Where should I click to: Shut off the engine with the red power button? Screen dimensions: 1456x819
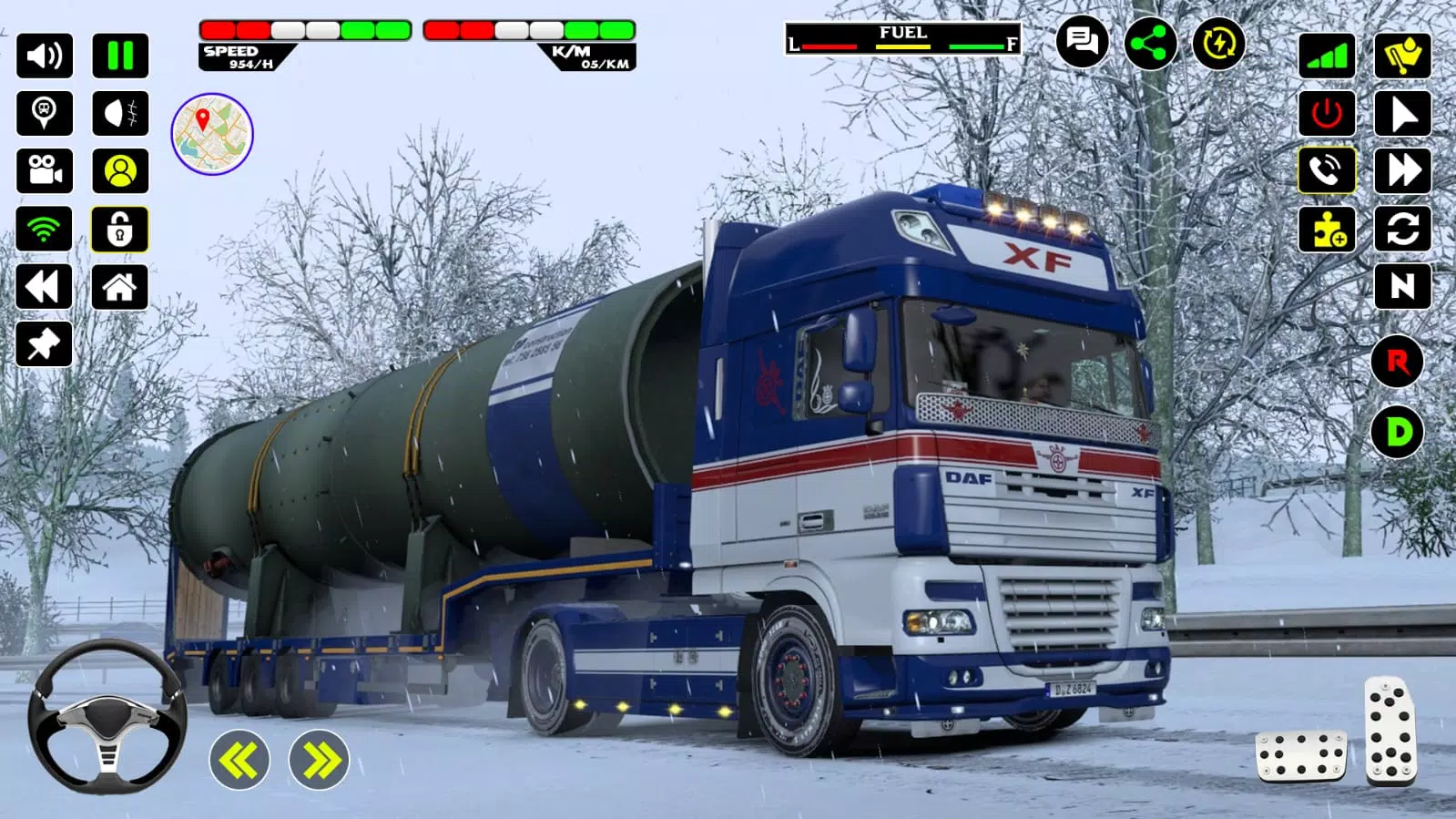click(x=1327, y=114)
